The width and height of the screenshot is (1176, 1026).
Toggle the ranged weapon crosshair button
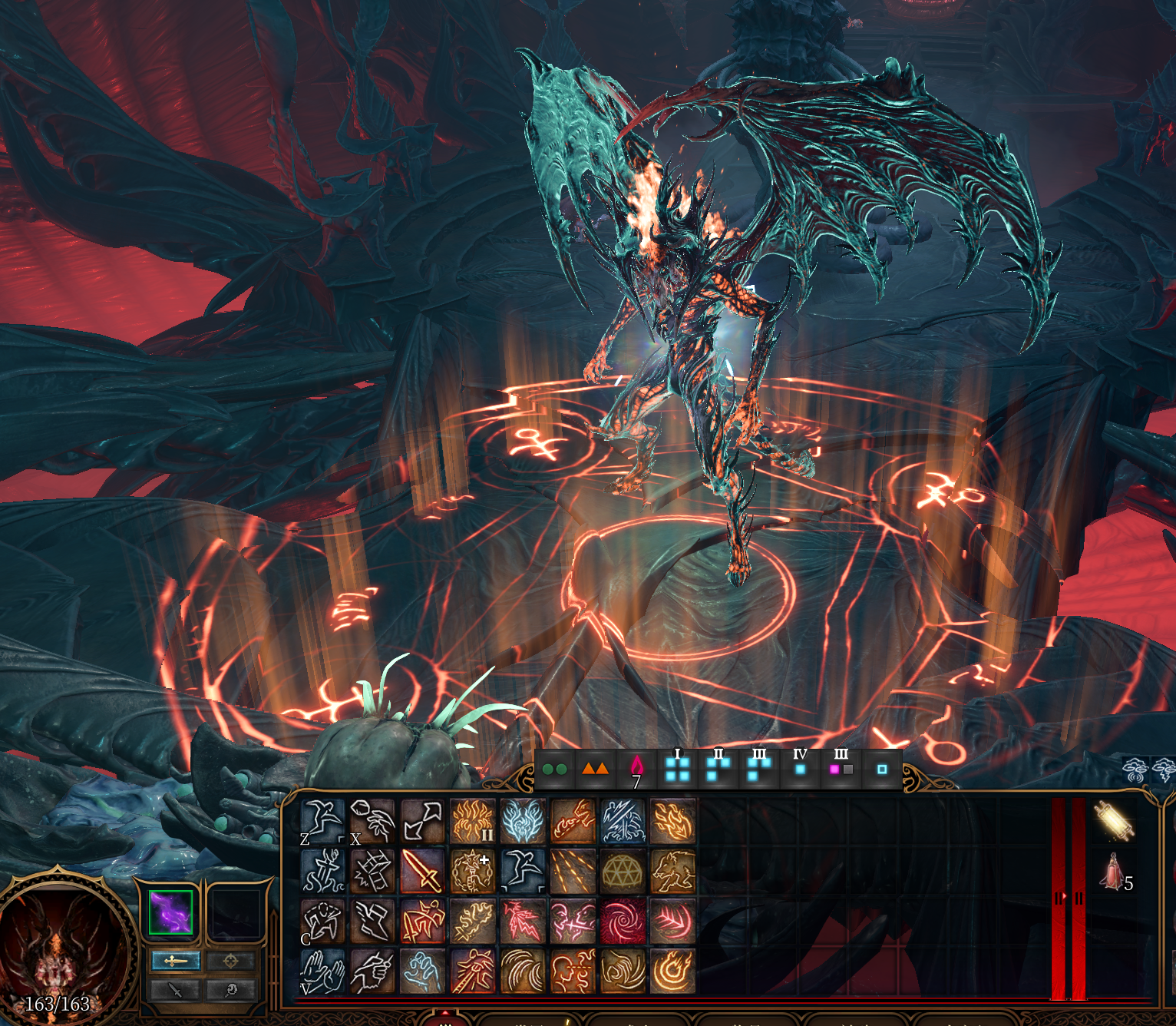(x=230, y=961)
